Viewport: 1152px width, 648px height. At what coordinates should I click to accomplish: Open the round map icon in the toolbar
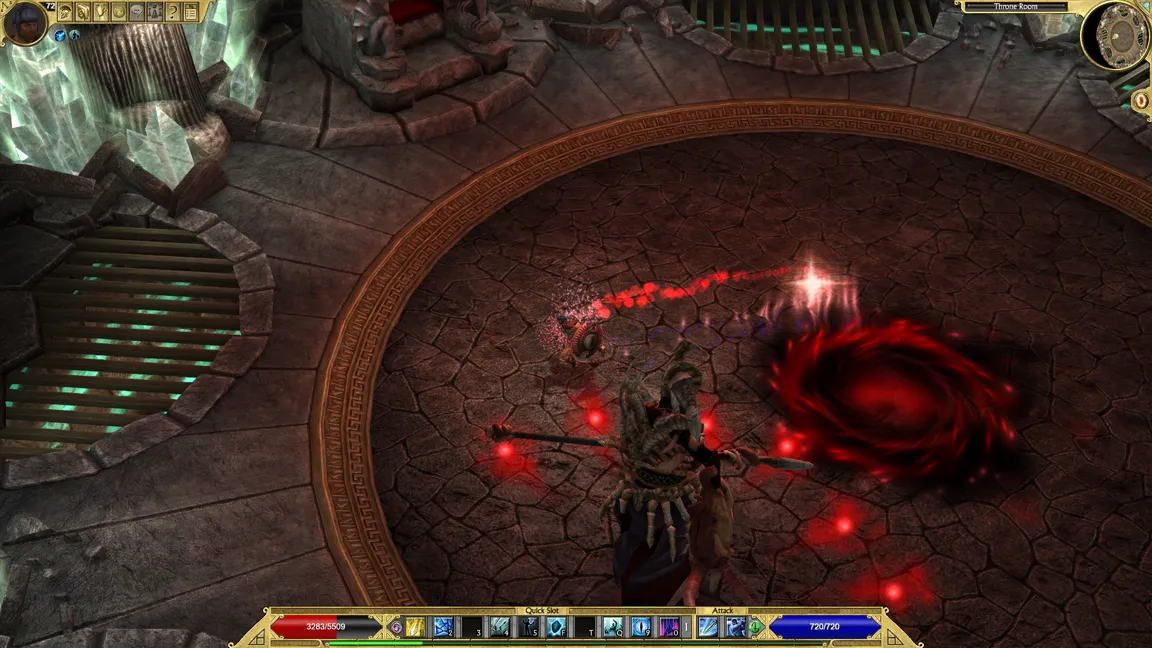pos(119,12)
